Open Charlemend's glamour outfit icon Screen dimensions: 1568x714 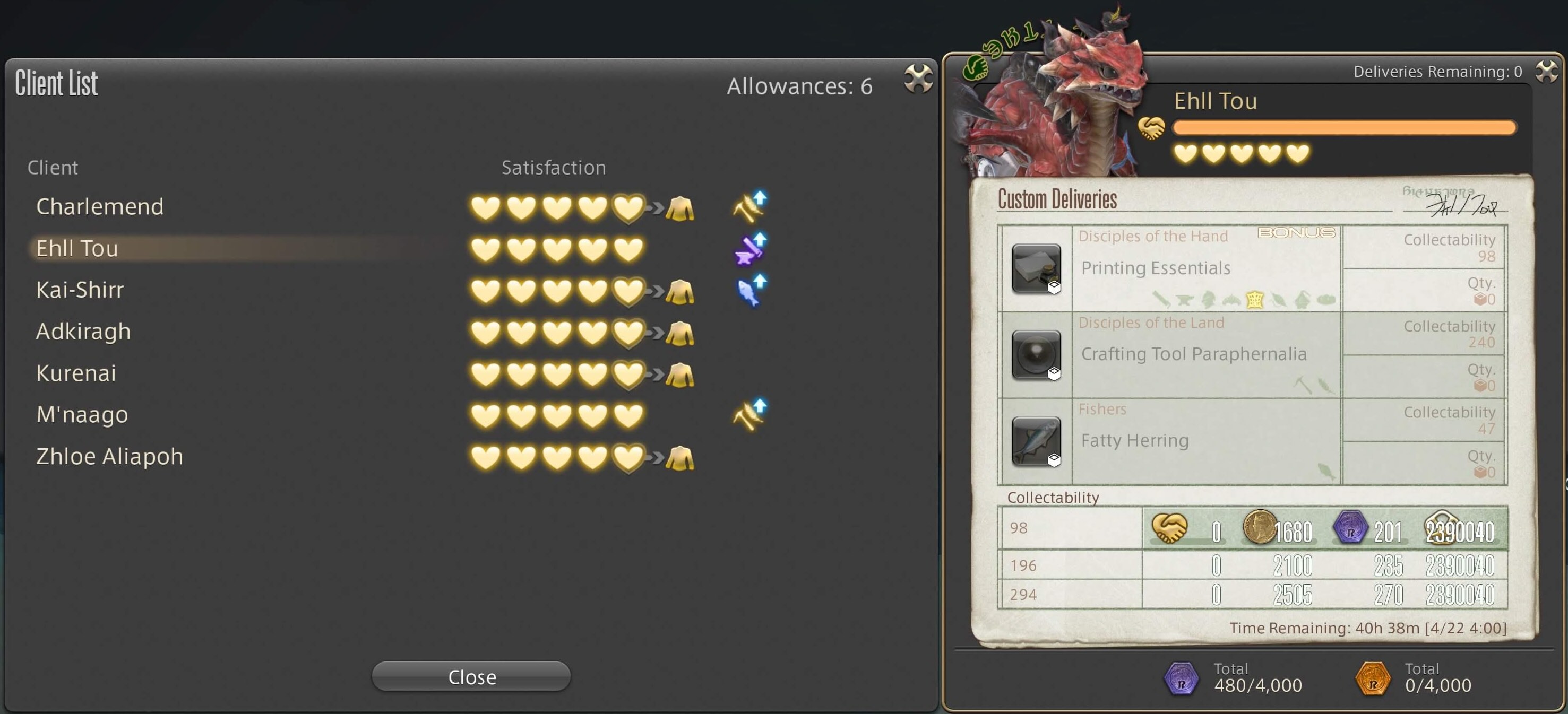pos(679,208)
